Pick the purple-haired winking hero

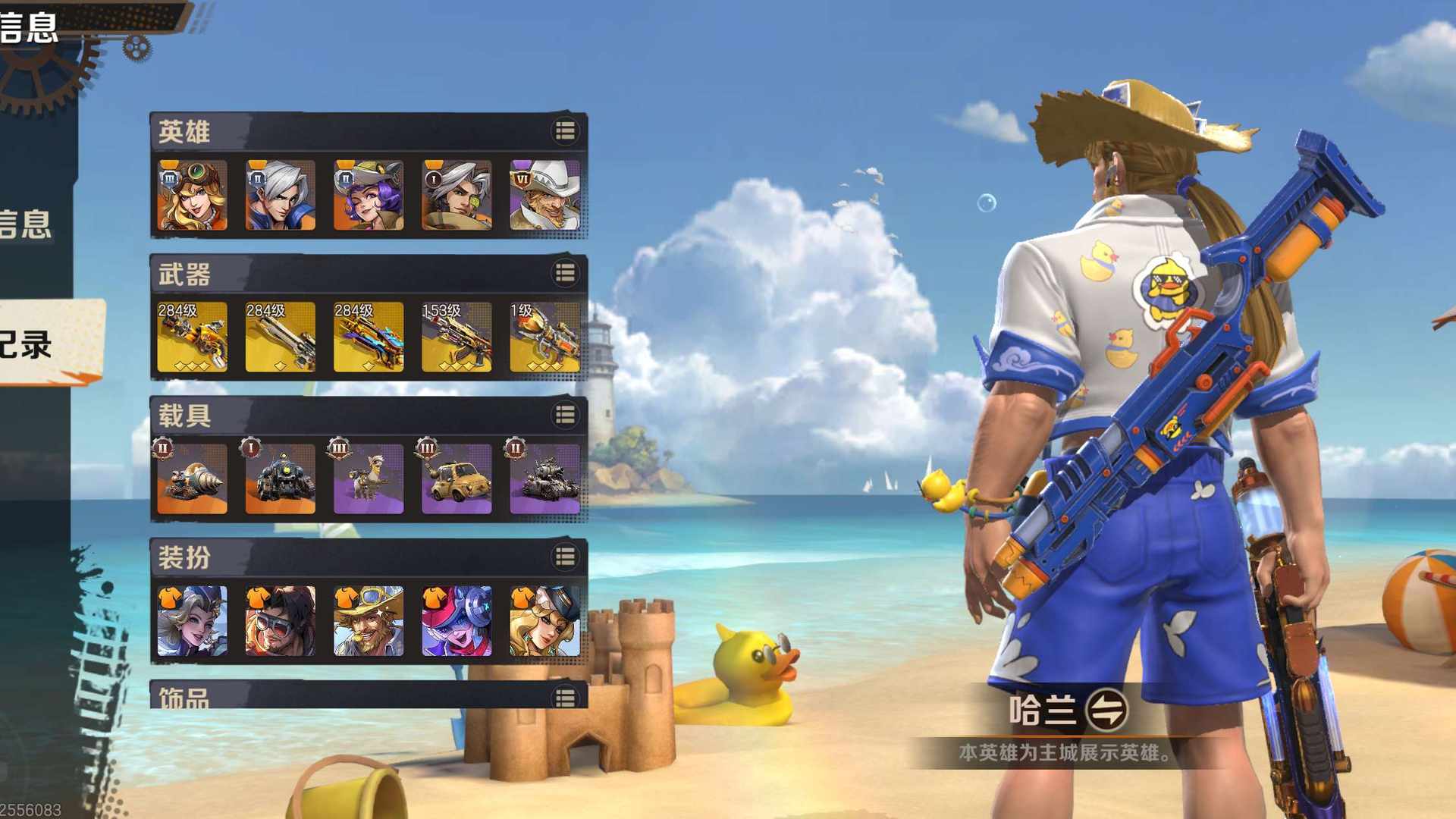(x=369, y=195)
